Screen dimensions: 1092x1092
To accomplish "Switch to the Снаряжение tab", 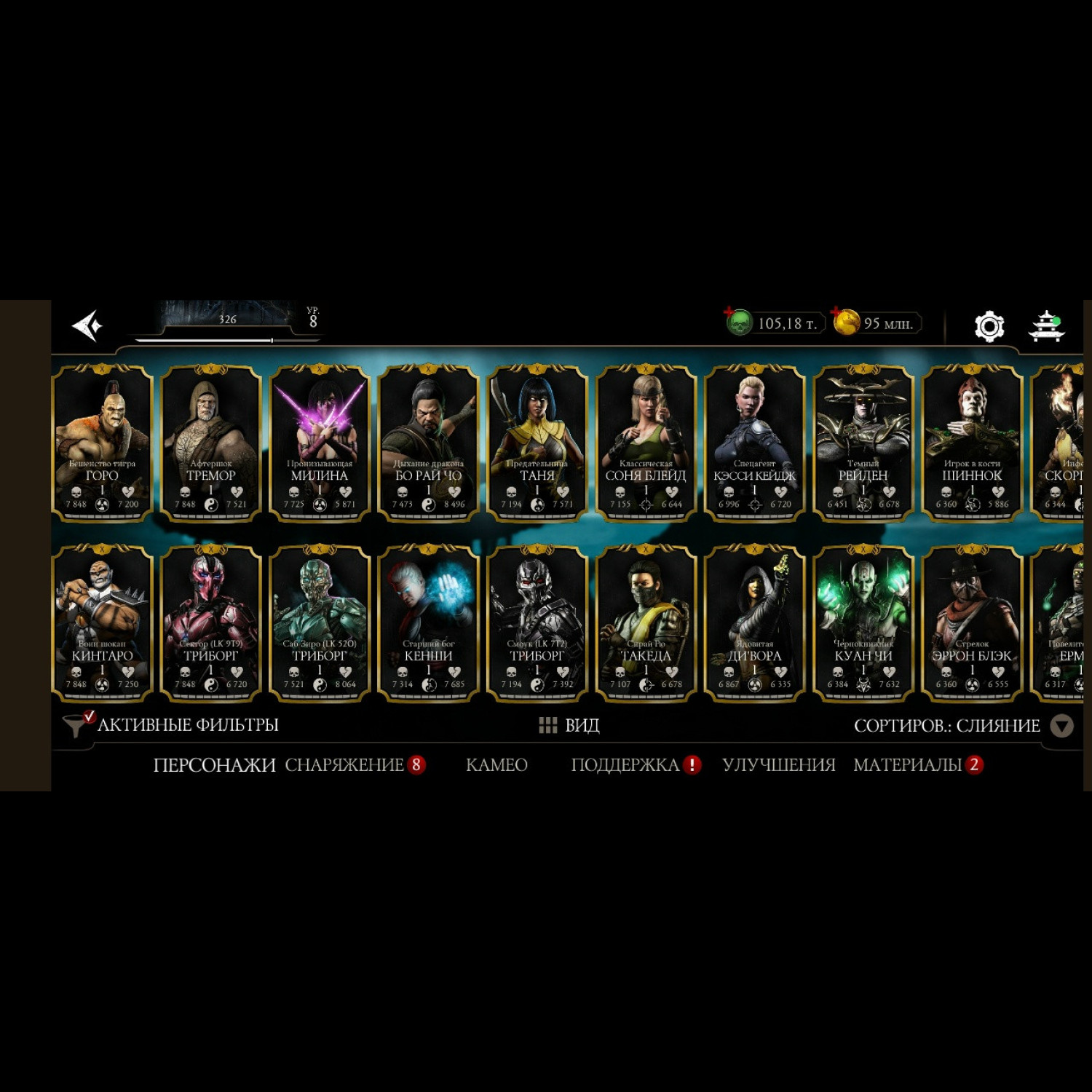I will tap(344, 764).
